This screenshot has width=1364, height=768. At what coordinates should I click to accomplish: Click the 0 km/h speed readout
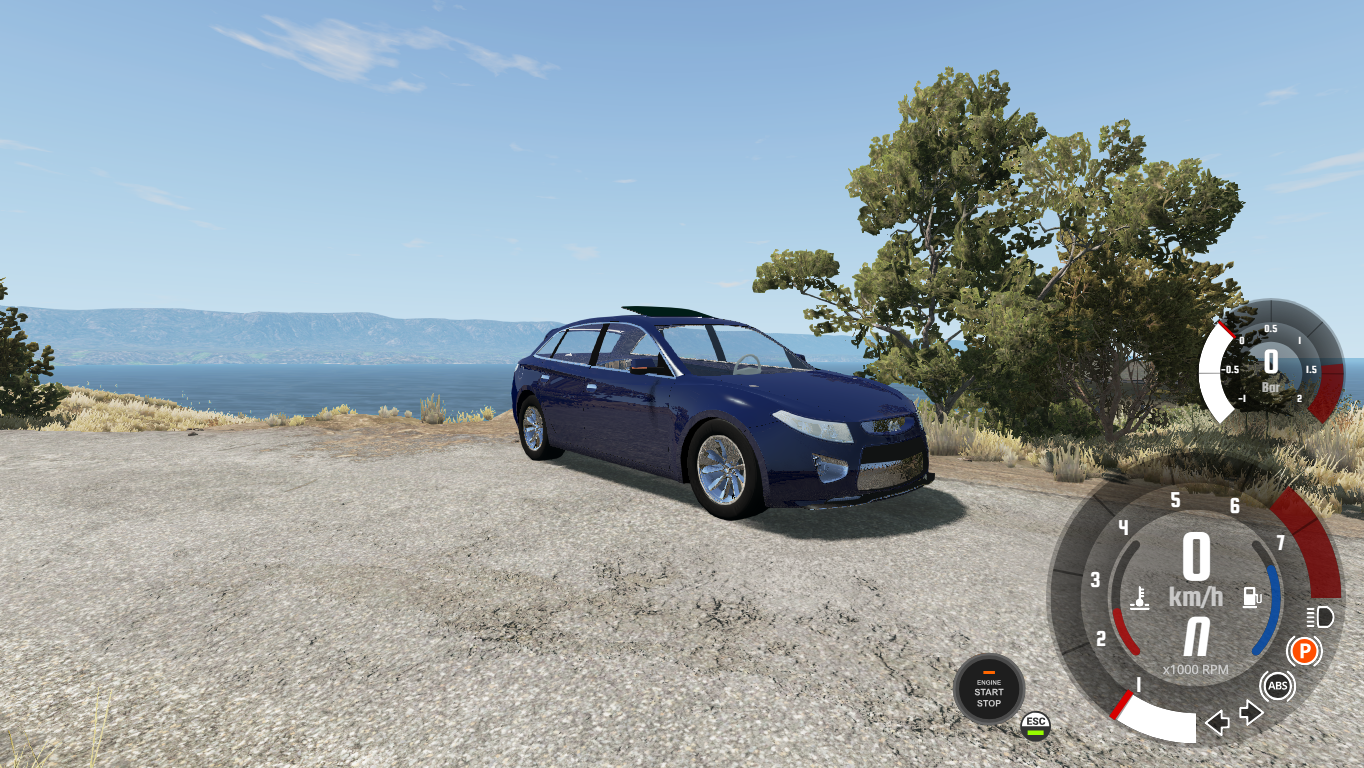1194,562
